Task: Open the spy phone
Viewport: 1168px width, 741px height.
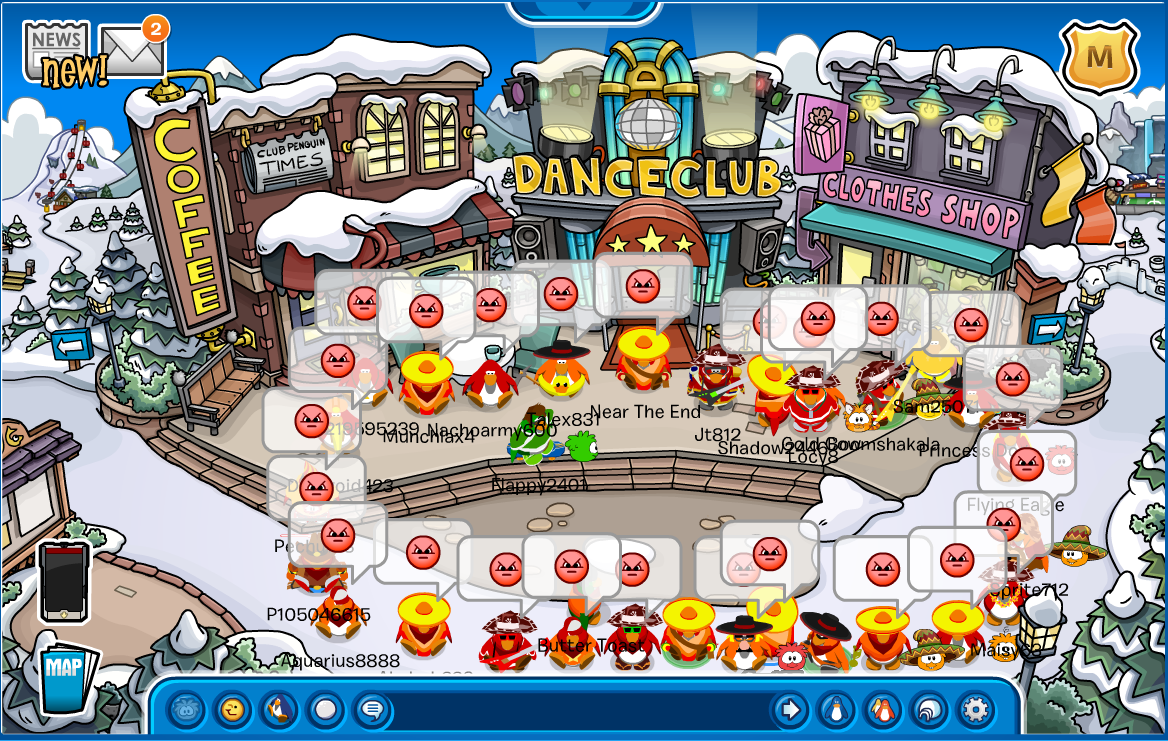Action: pyautogui.click(x=64, y=582)
